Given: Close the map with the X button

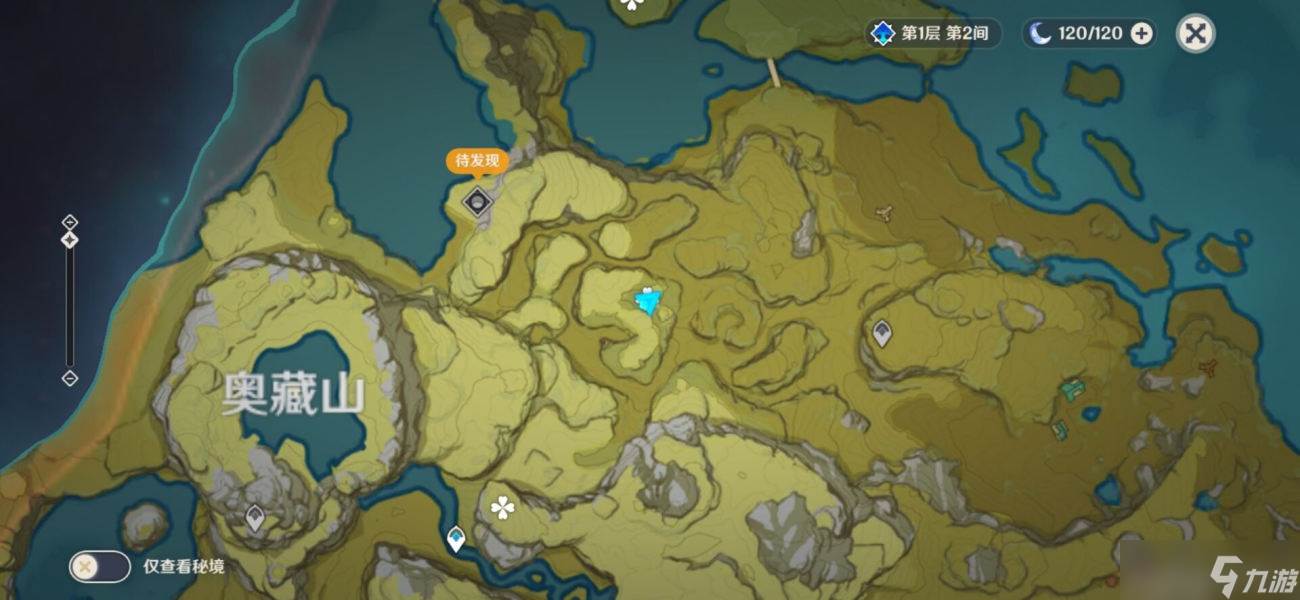Looking at the screenshot, I should (x=1195, y=34).
